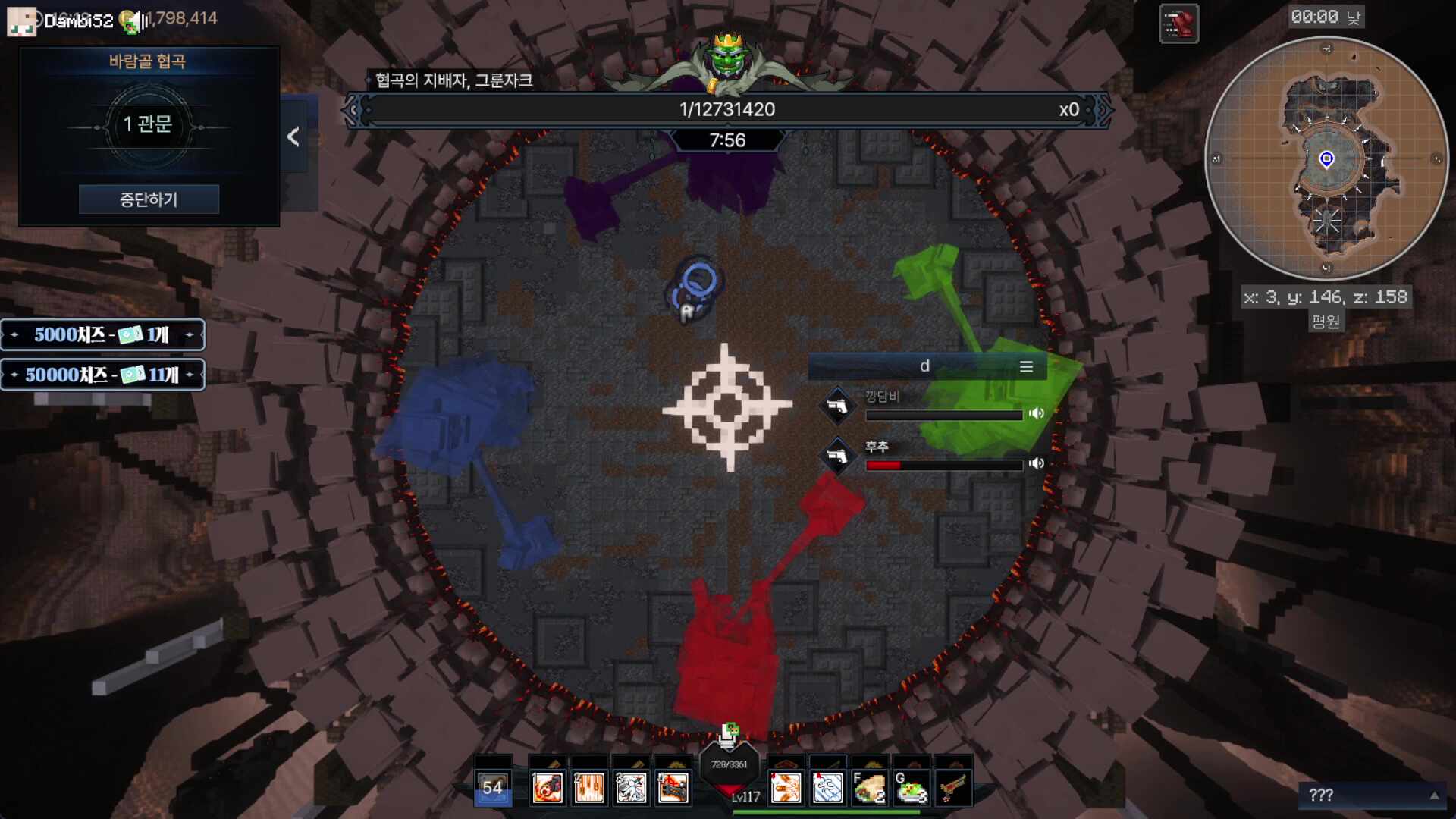Select the fire skill in hotbar slot 1

click(548, 789)
